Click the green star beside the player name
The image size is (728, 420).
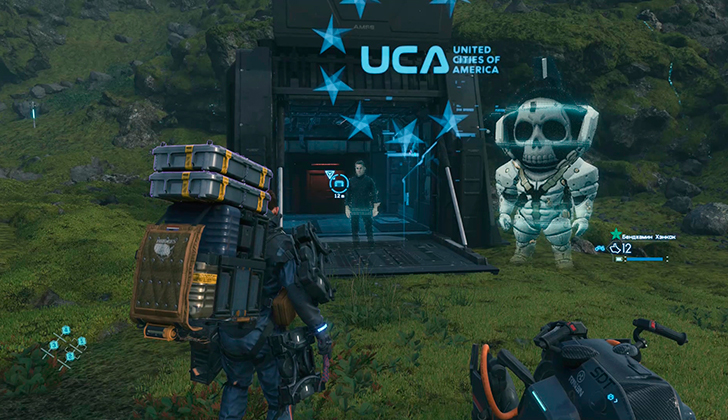point(616,234)
